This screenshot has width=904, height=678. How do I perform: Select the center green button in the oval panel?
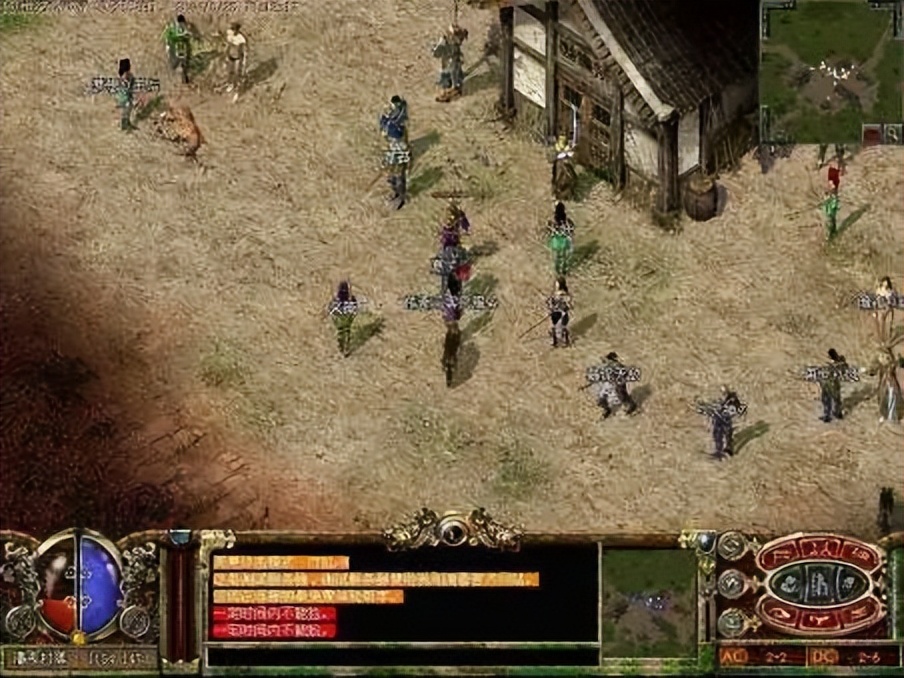(820, 585)
